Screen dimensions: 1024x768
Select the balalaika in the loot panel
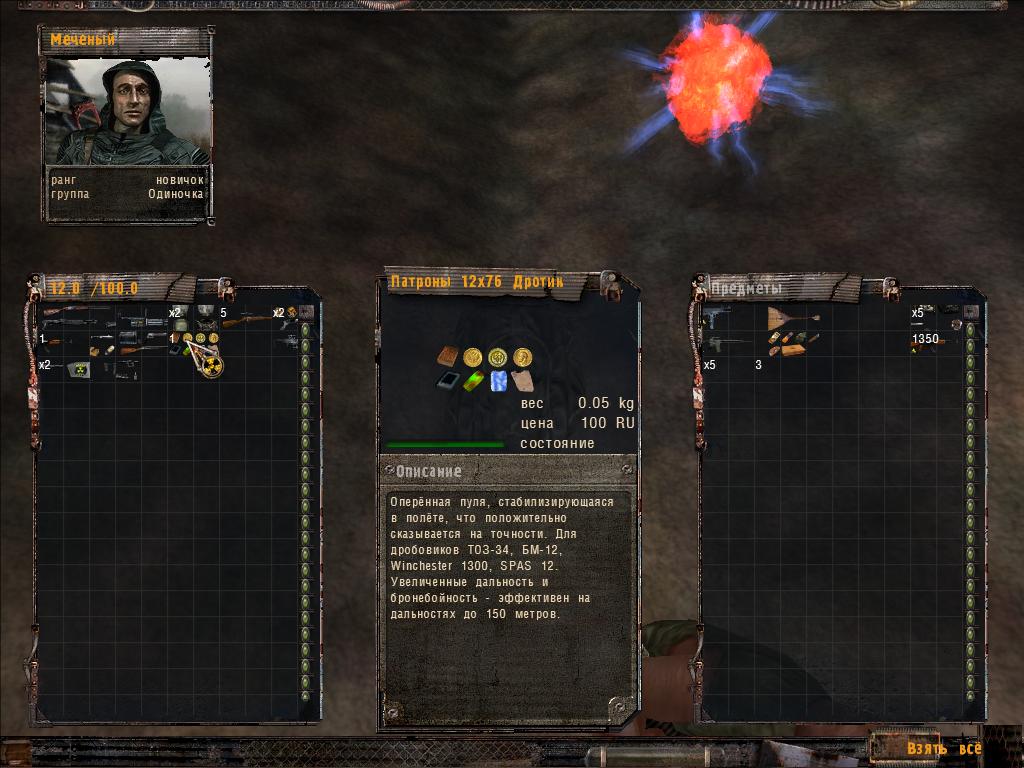tap(792, 318)
